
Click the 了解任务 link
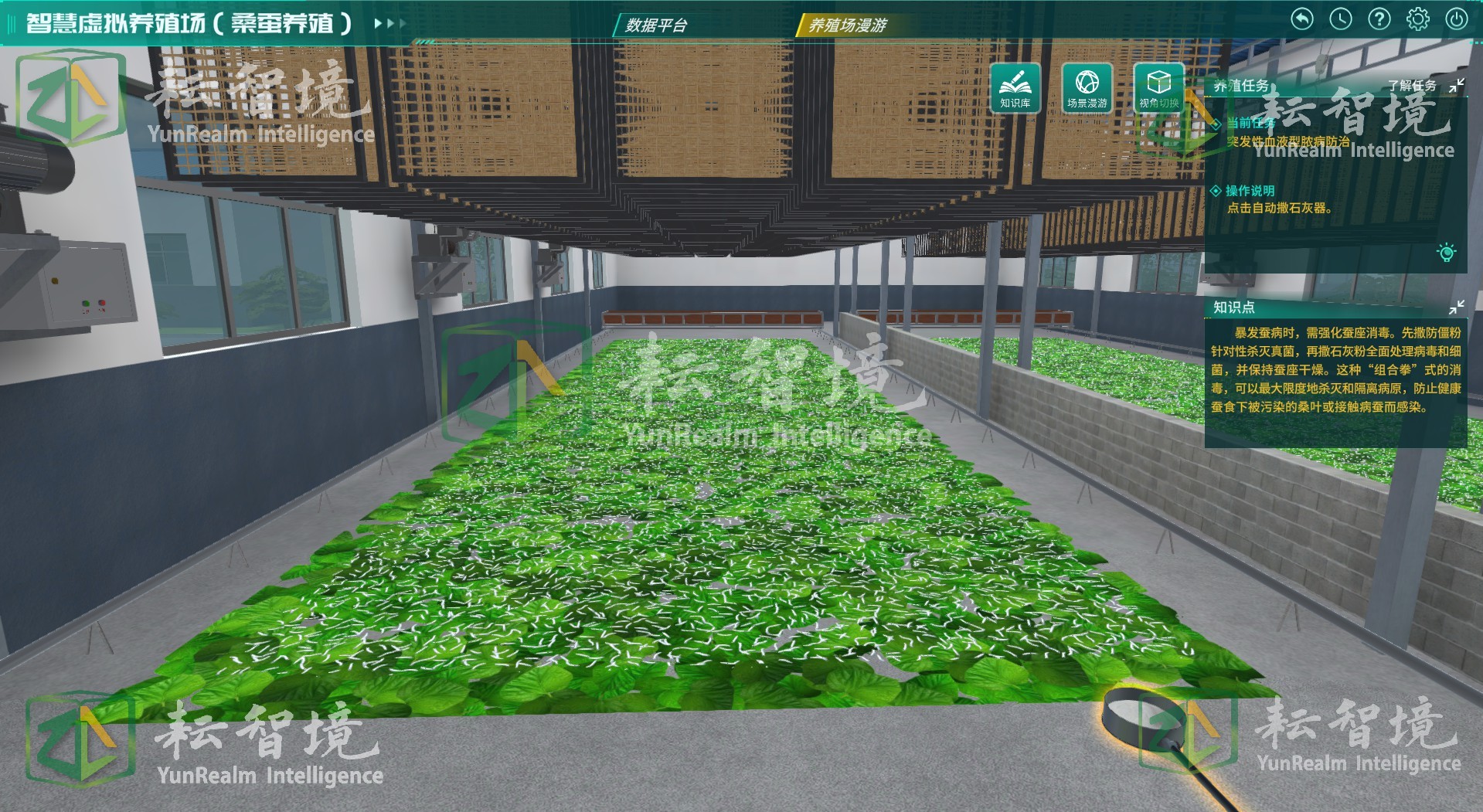(1412, 86)
